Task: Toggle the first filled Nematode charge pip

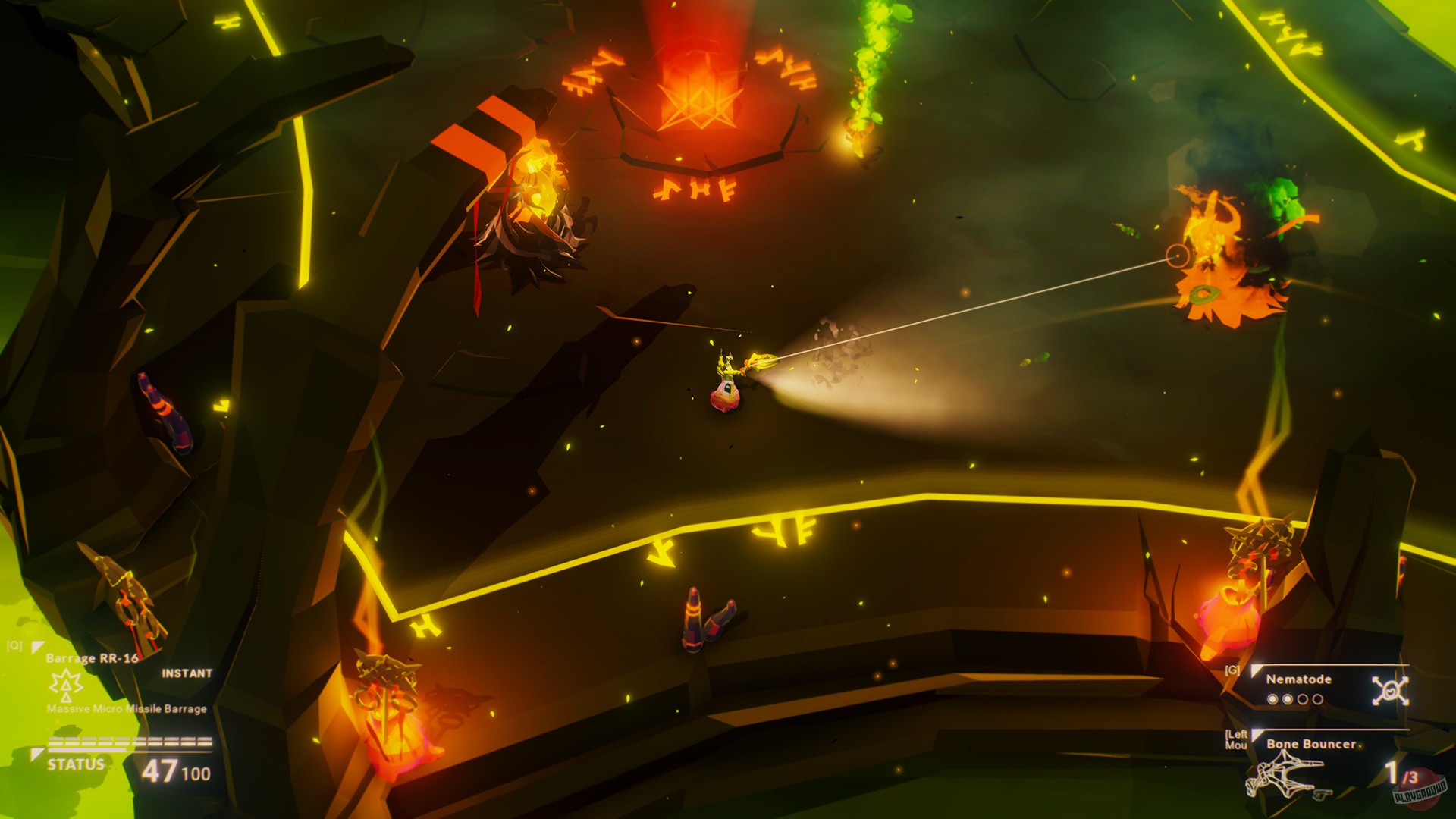Action: (x=1272, y=698)
